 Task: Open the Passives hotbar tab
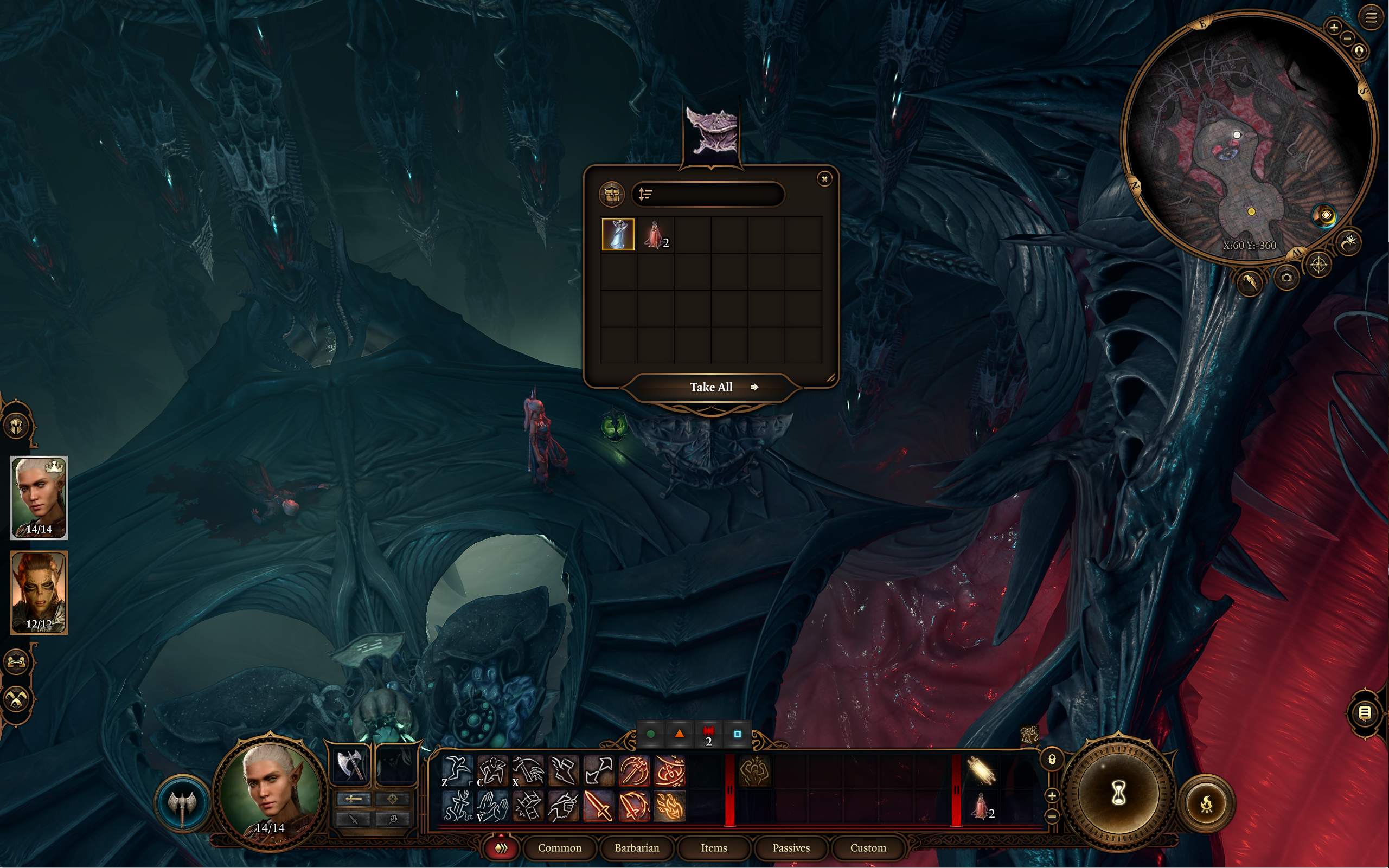pyautogui.click(x=791, y=848)
